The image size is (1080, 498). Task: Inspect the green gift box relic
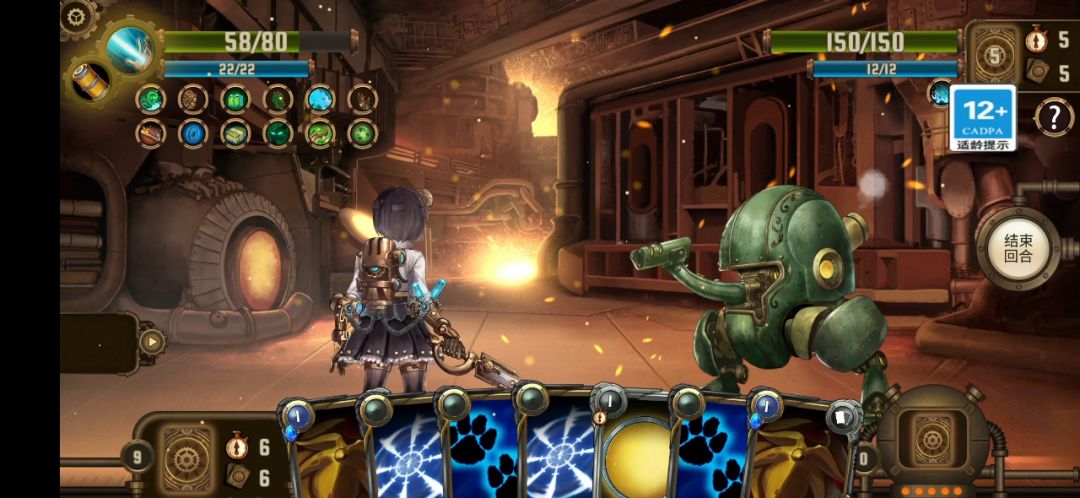(235, 99)
